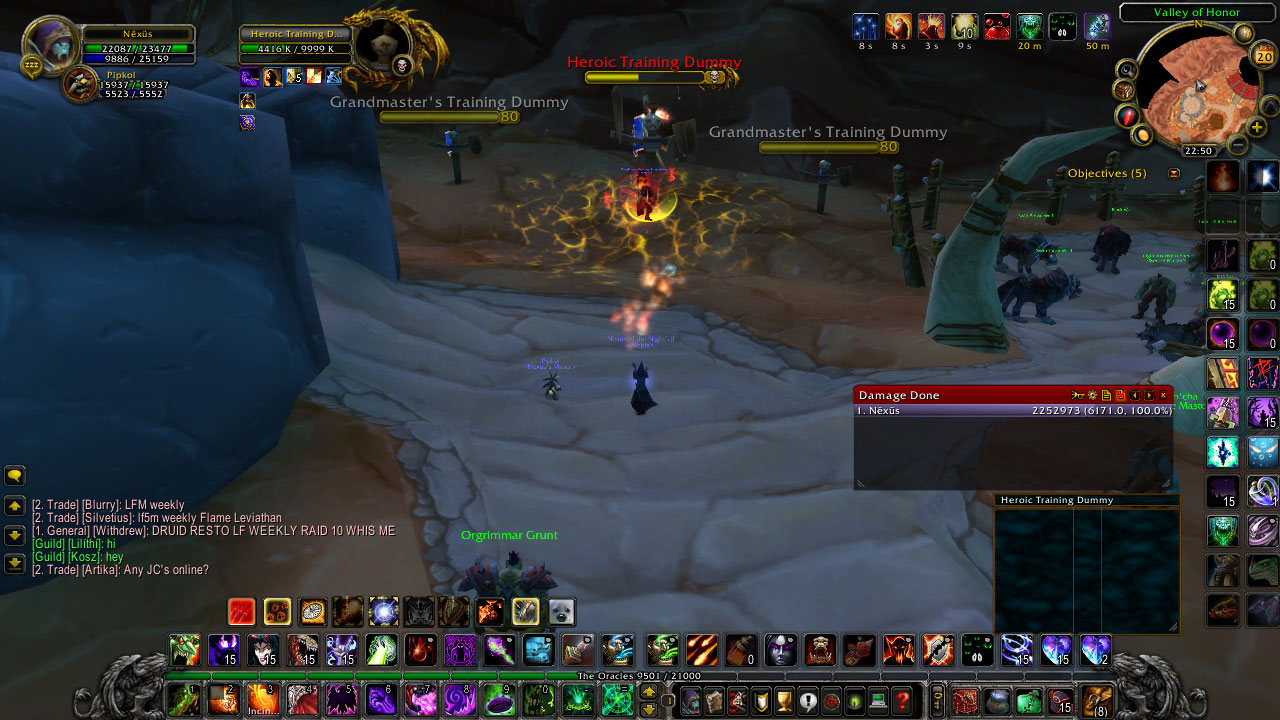Activate the Incinerate spell in slot 3
Image resolution: width=1280 pixels, height=720 pixels.
coord(261,699)
